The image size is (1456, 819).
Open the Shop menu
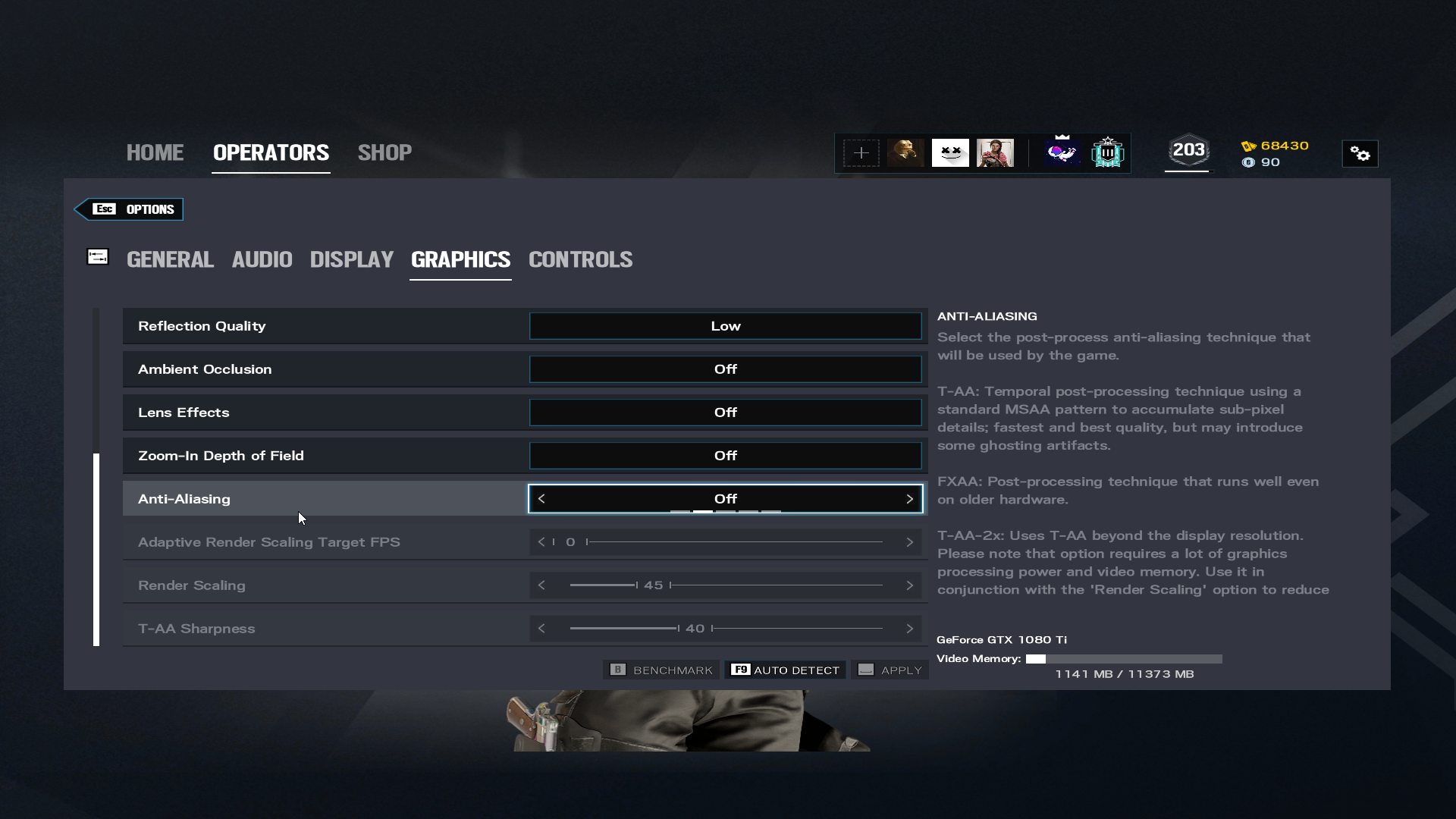pyautogui.click(x=384, y=152)
